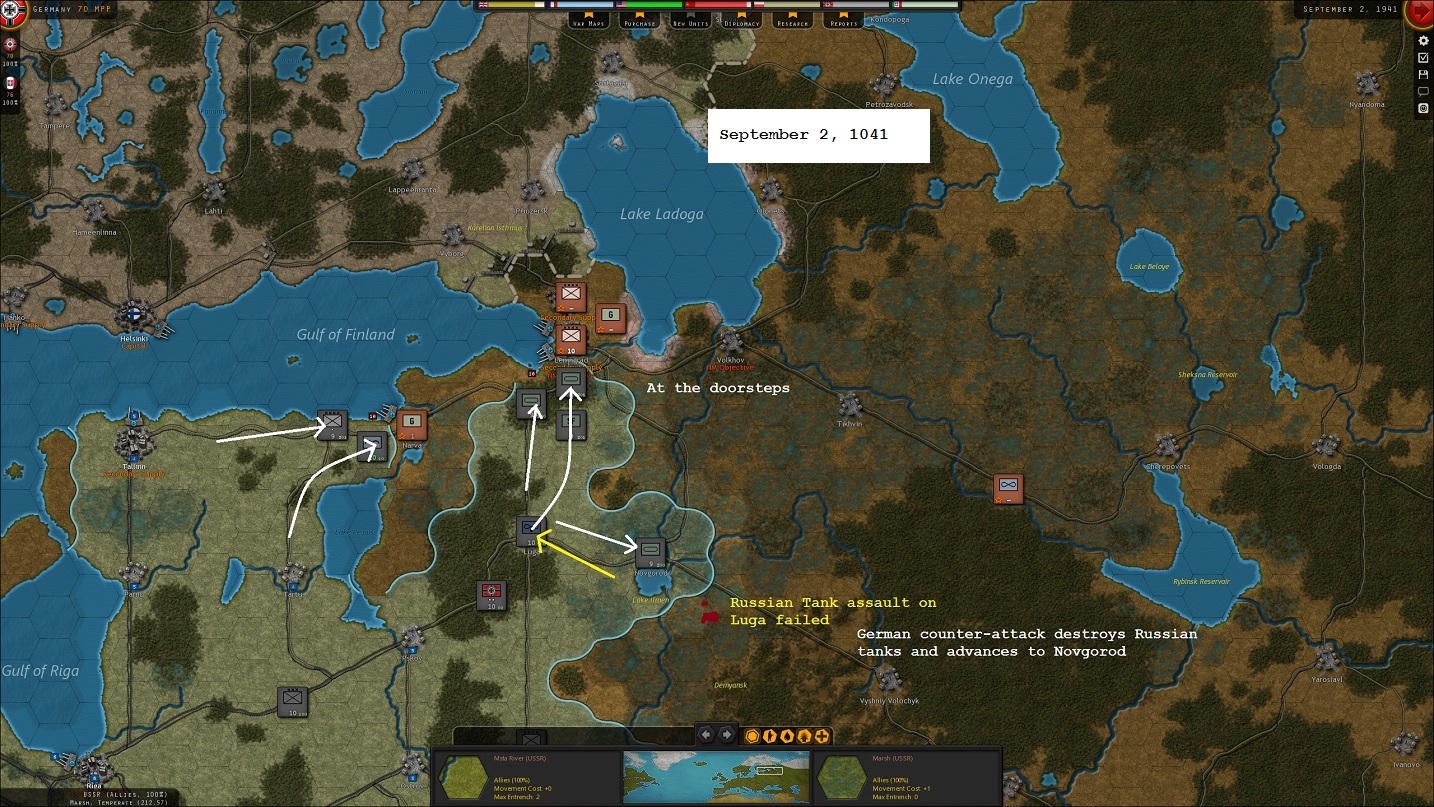Toggle the cross hex overlay icon
Screen dimensions: 1434x807
(821, 736)
